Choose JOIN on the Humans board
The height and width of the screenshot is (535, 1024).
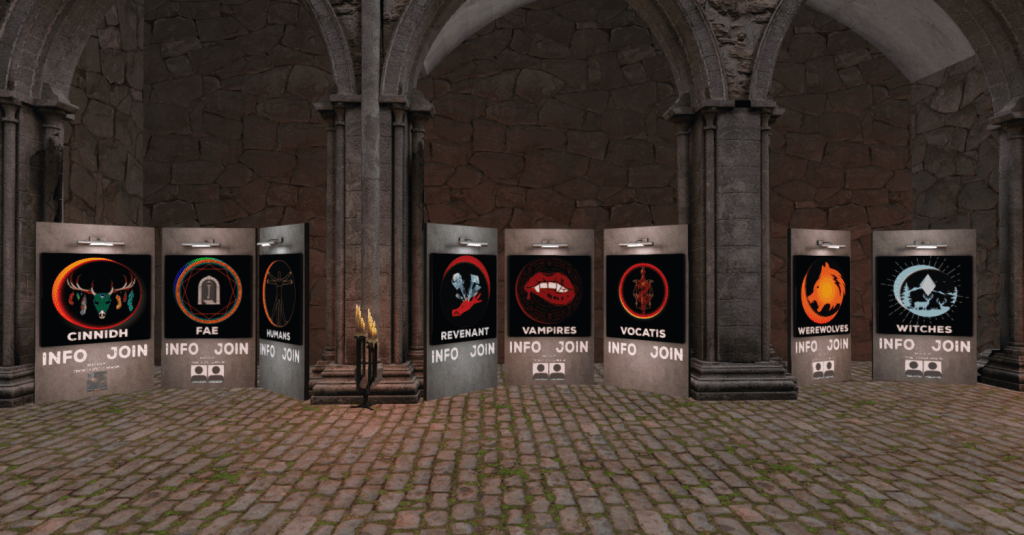click(291, 354)
